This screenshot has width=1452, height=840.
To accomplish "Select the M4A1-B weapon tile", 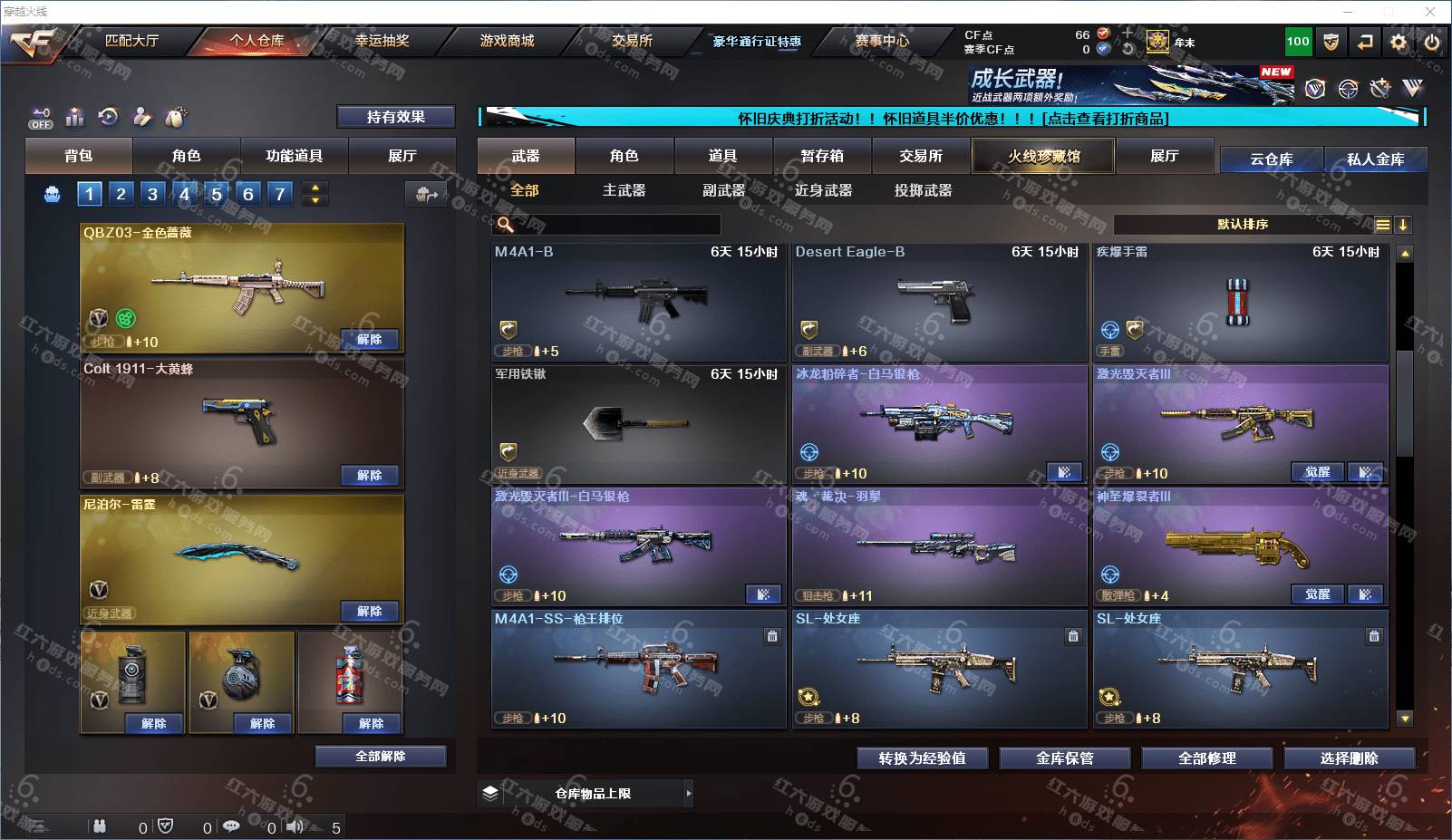I will click(x=638, y=302).
